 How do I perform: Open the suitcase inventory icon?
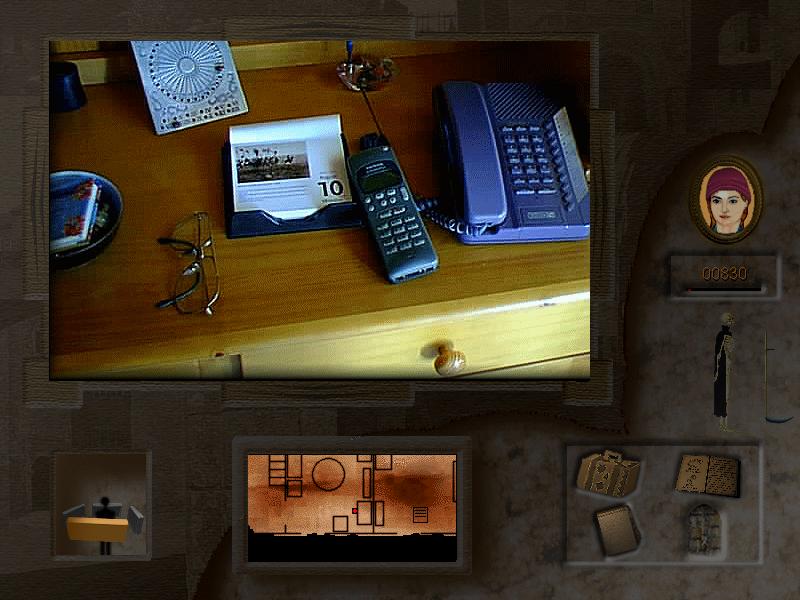608,474
